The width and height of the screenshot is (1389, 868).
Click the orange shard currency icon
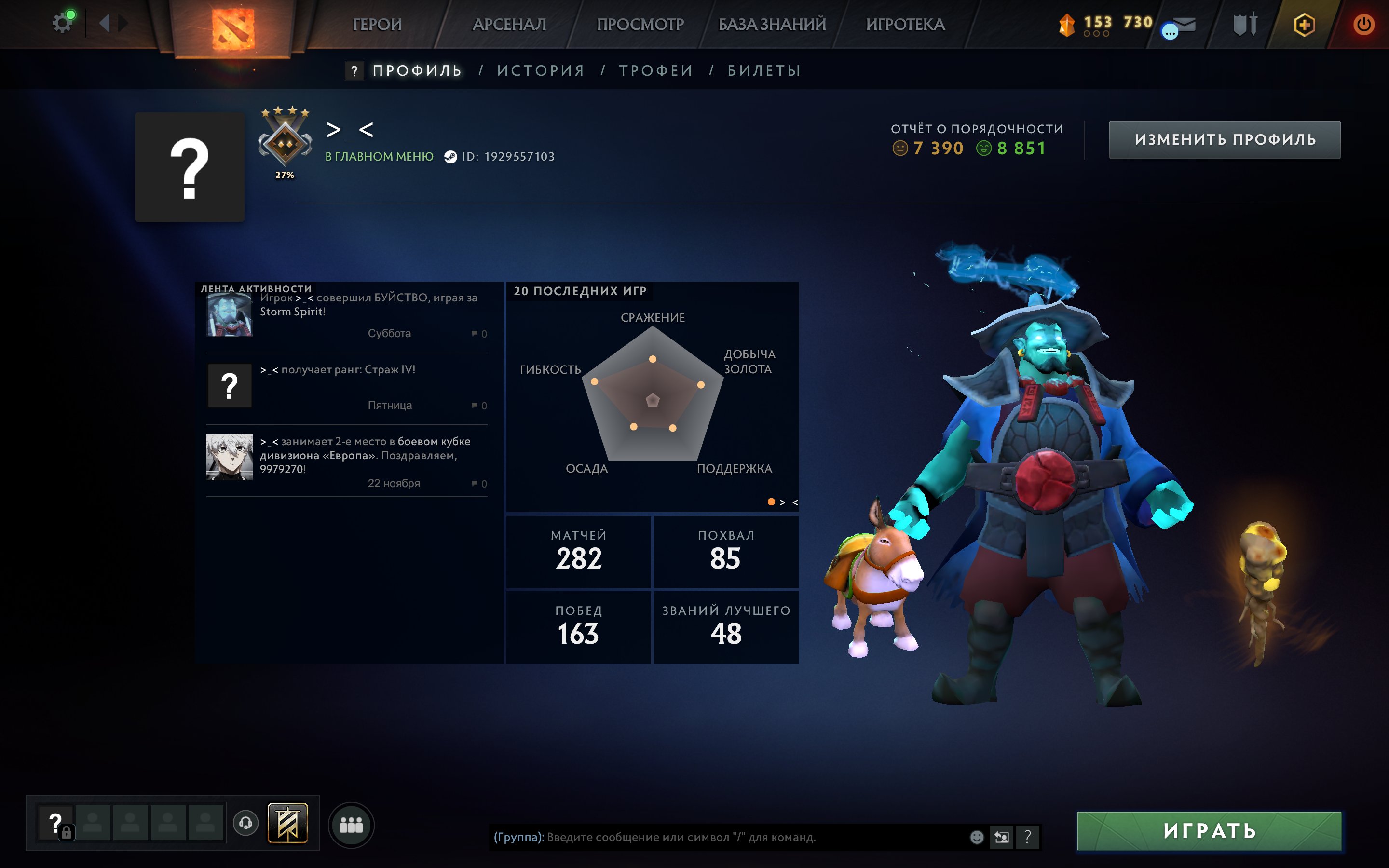pos(1068,24)
